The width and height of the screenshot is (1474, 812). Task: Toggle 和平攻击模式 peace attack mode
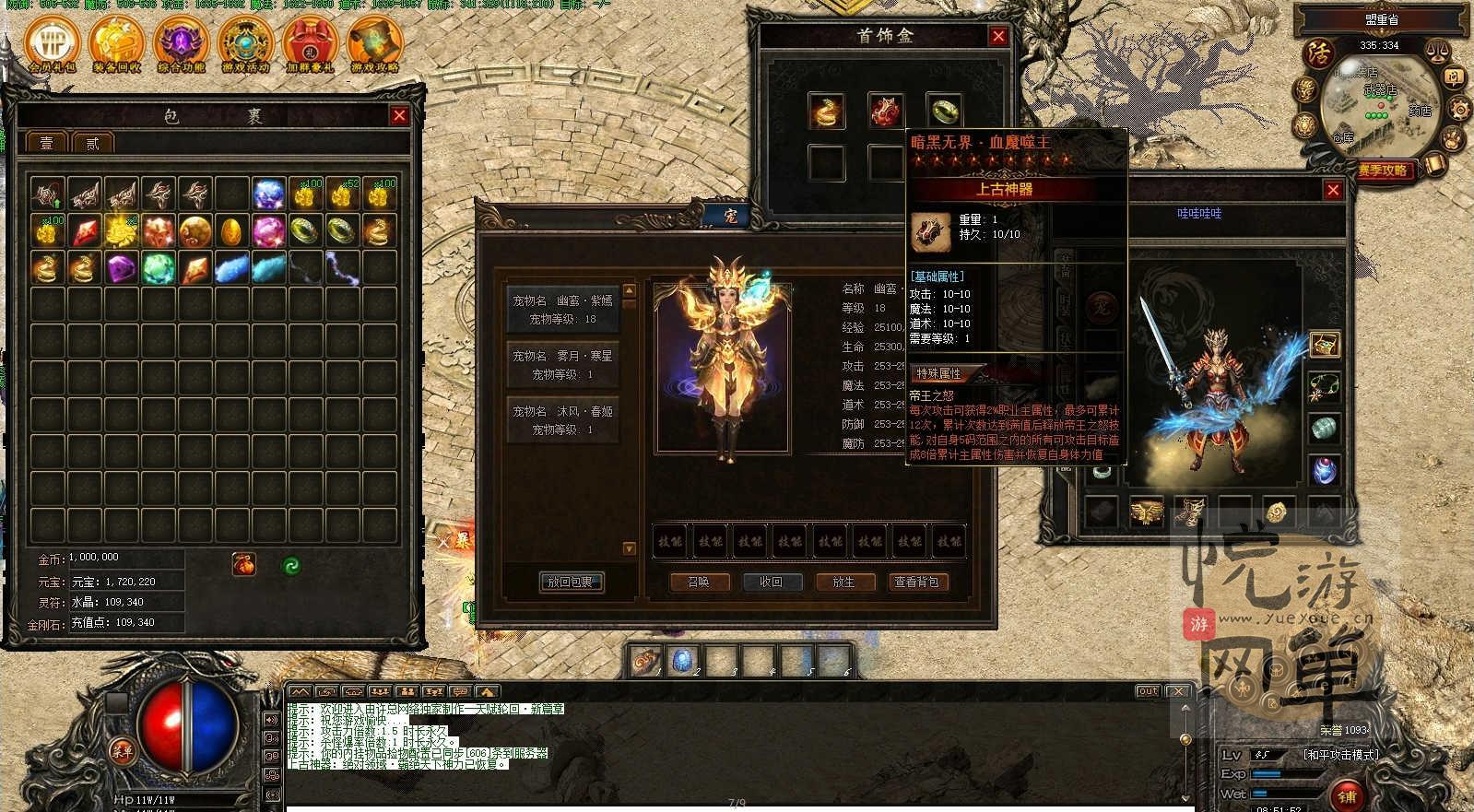tap(1341, 755)
